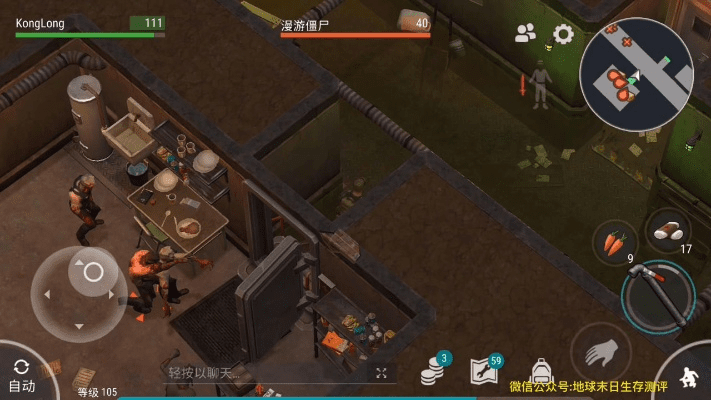Open the settings gear menu

click(x=563, y=34)
